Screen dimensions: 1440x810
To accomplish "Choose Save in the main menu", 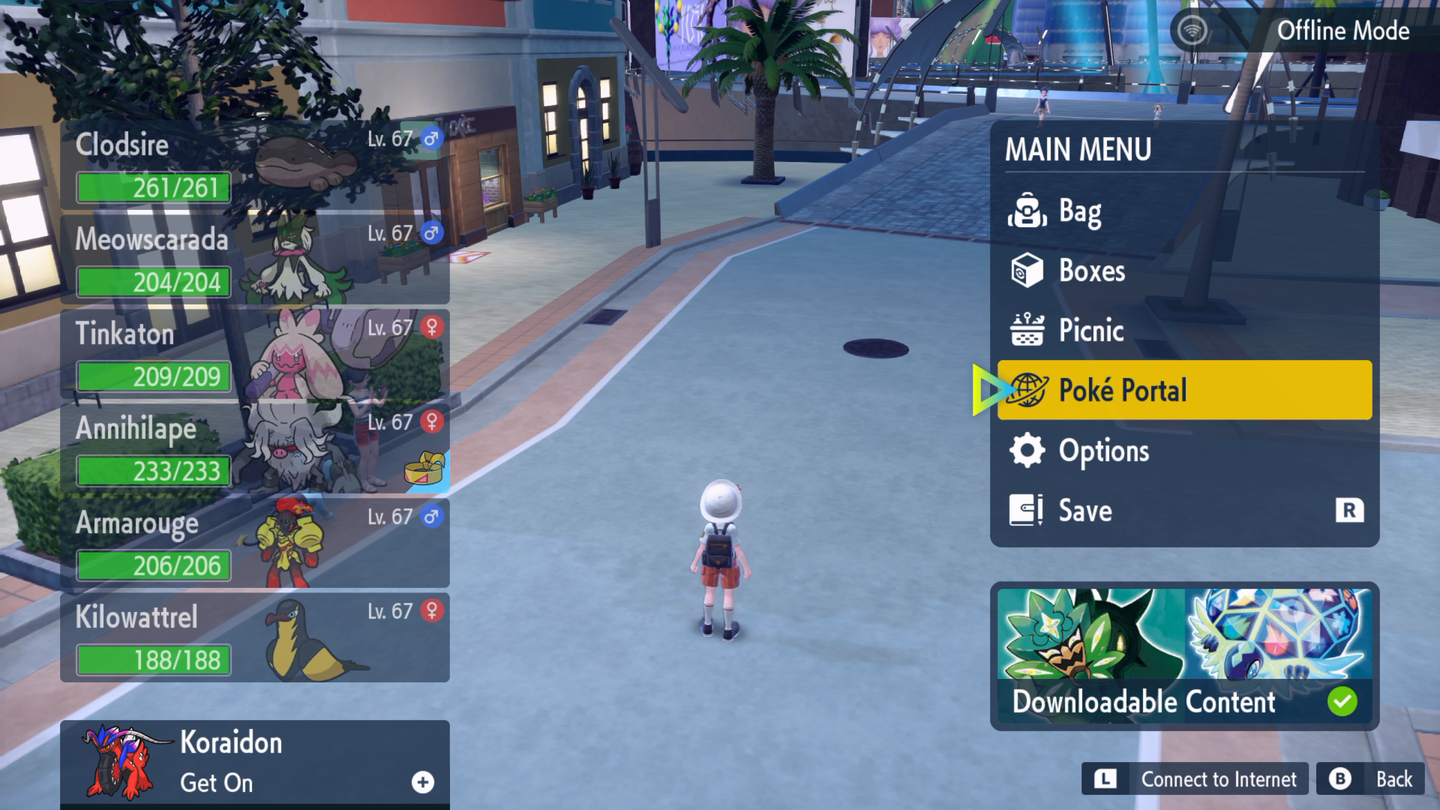I will 1184,511.
